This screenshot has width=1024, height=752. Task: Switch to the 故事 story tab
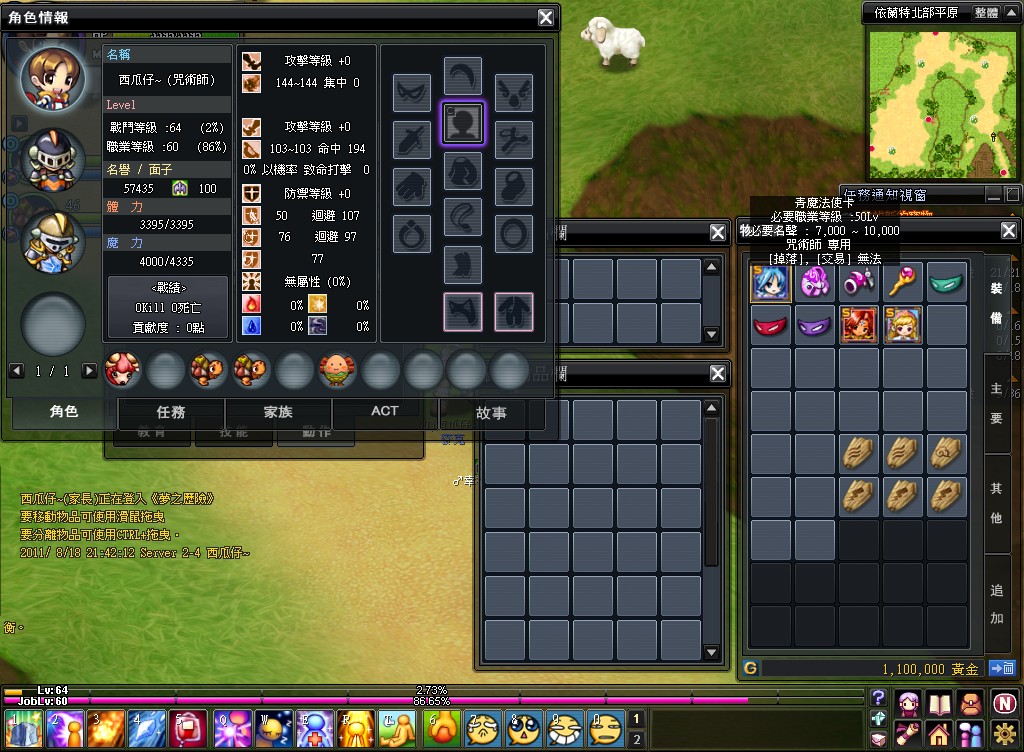click(x=491, y=411)
